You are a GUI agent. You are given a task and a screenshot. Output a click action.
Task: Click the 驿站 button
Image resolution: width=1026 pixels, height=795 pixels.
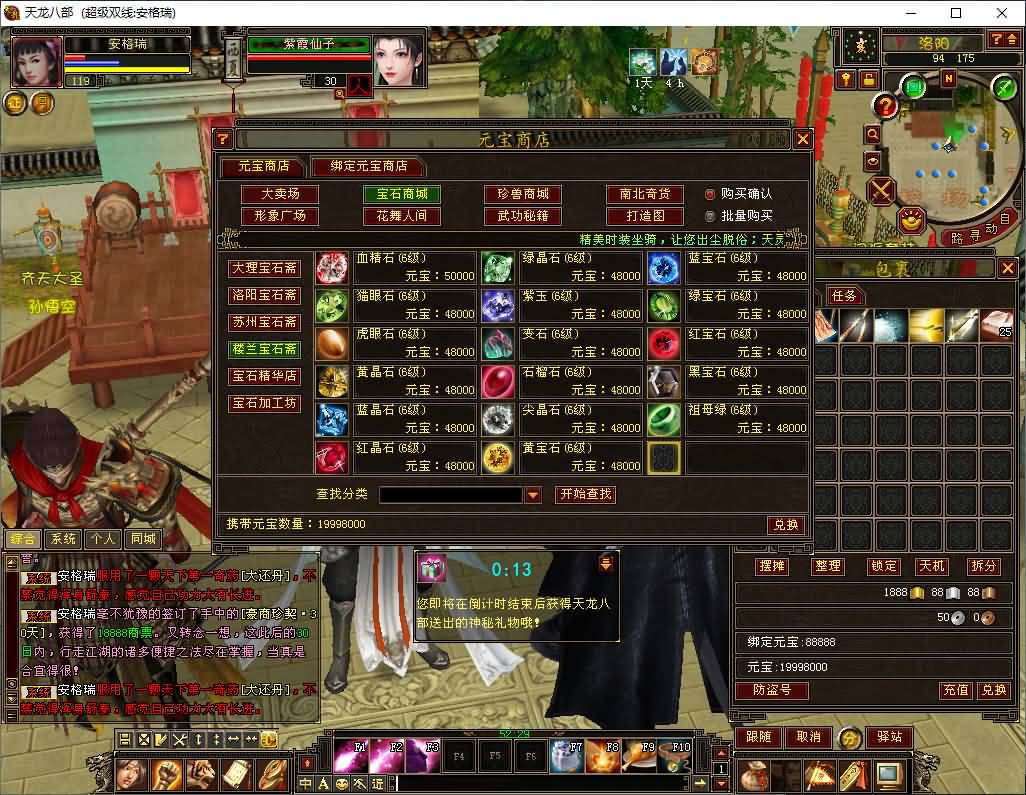[x=888, y=737]
